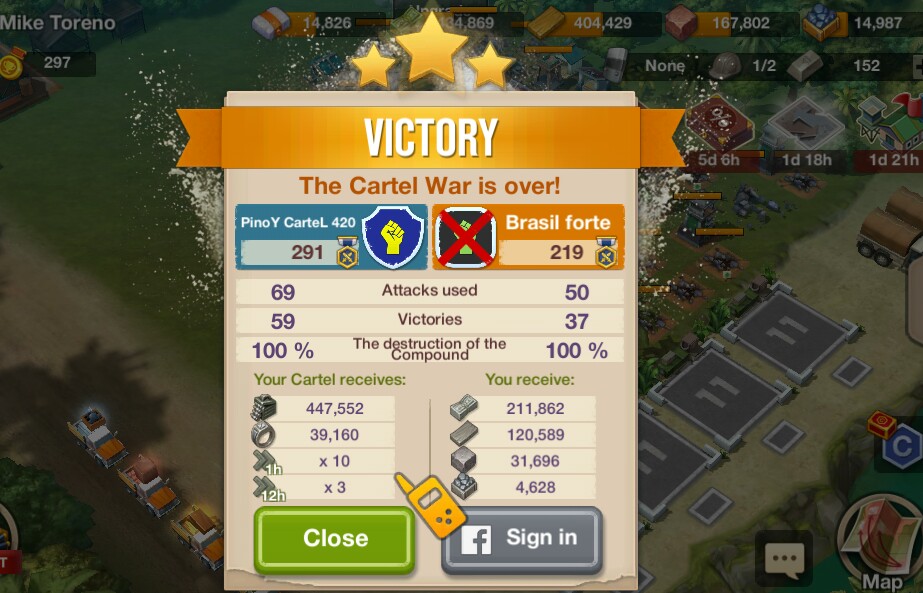923x593 pixels.
Task: Open the Map button
Action: coord(879,545)
